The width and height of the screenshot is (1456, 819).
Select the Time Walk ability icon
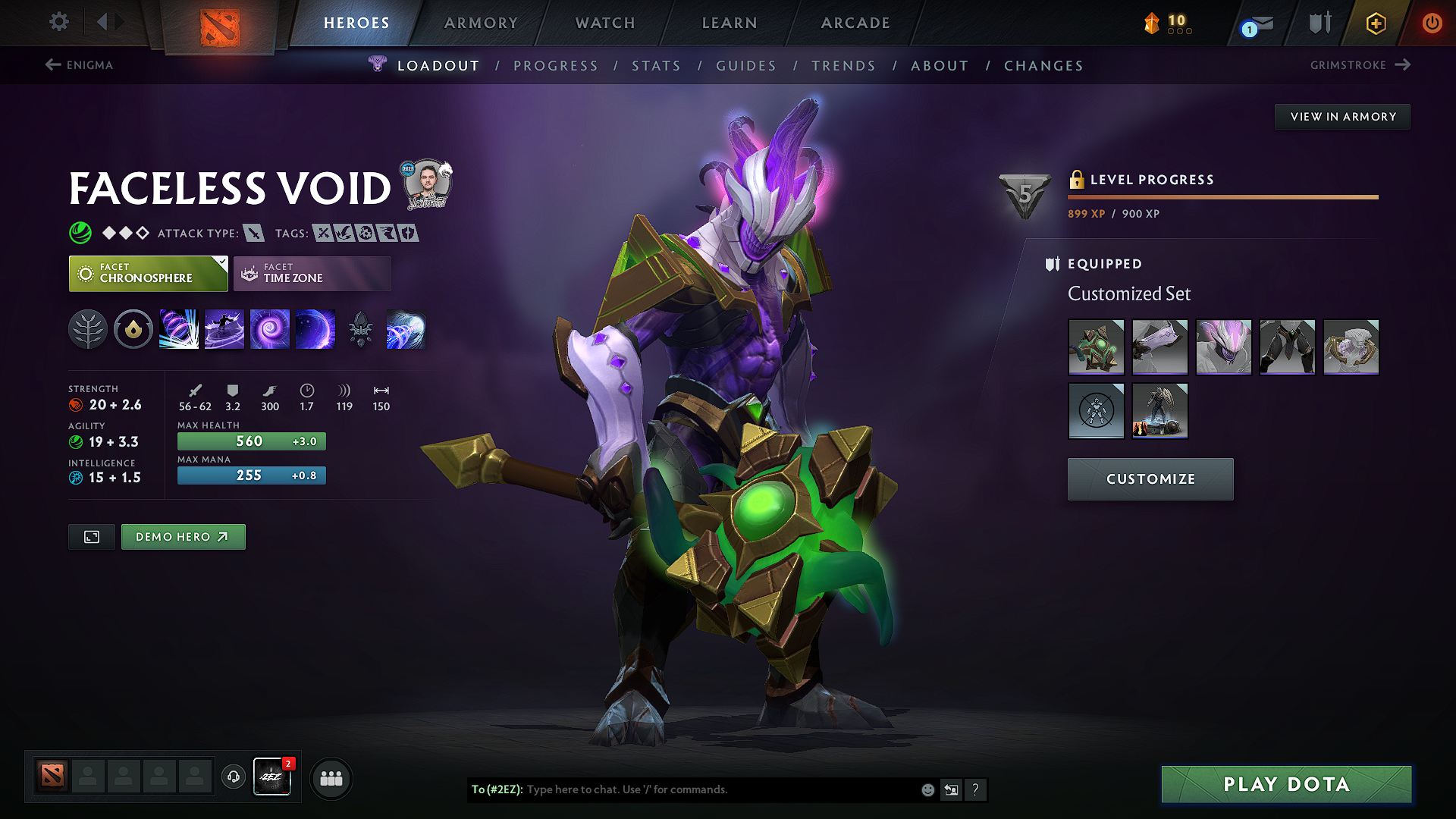[x=179, y=329]
